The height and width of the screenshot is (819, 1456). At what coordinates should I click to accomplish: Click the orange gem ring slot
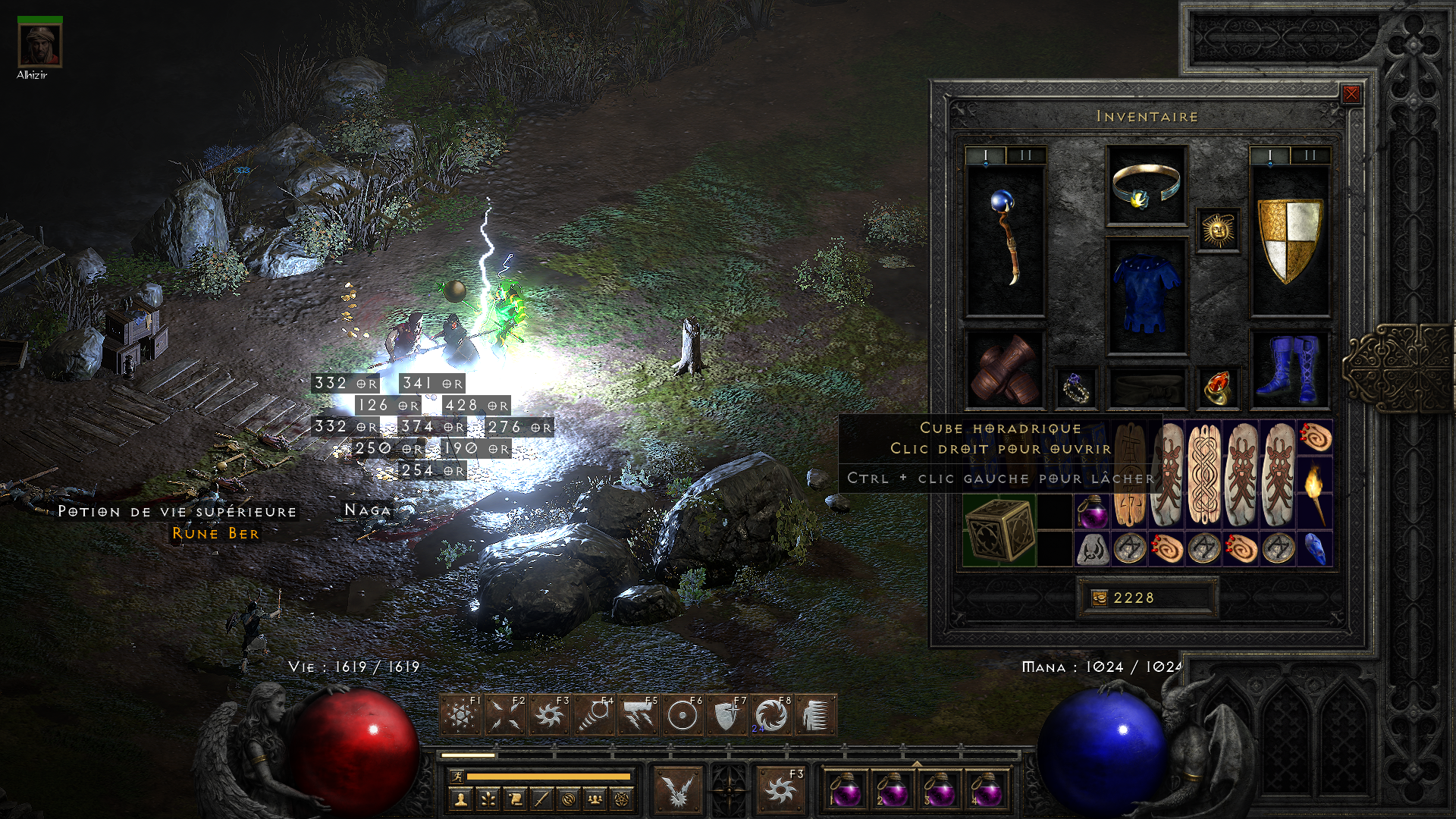pyautogui.click(x=1218, y=388)
